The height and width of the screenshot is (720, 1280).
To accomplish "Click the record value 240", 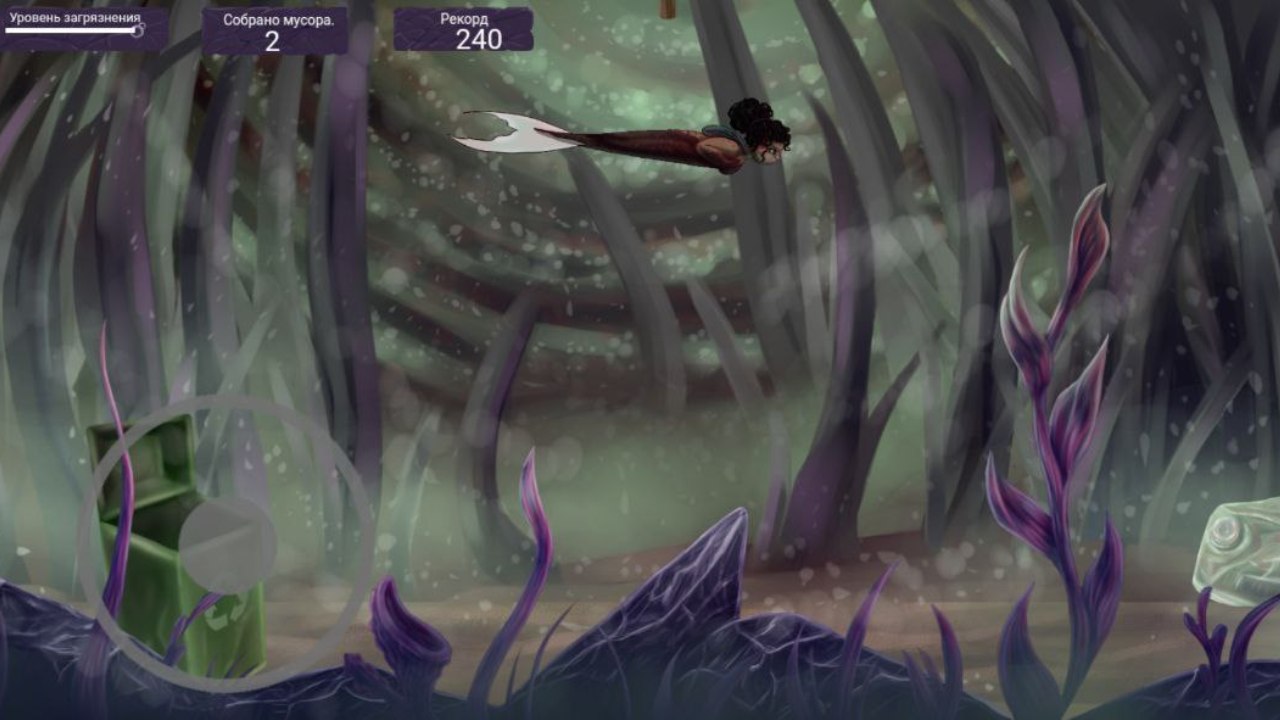I will click(x=480, y=42).
